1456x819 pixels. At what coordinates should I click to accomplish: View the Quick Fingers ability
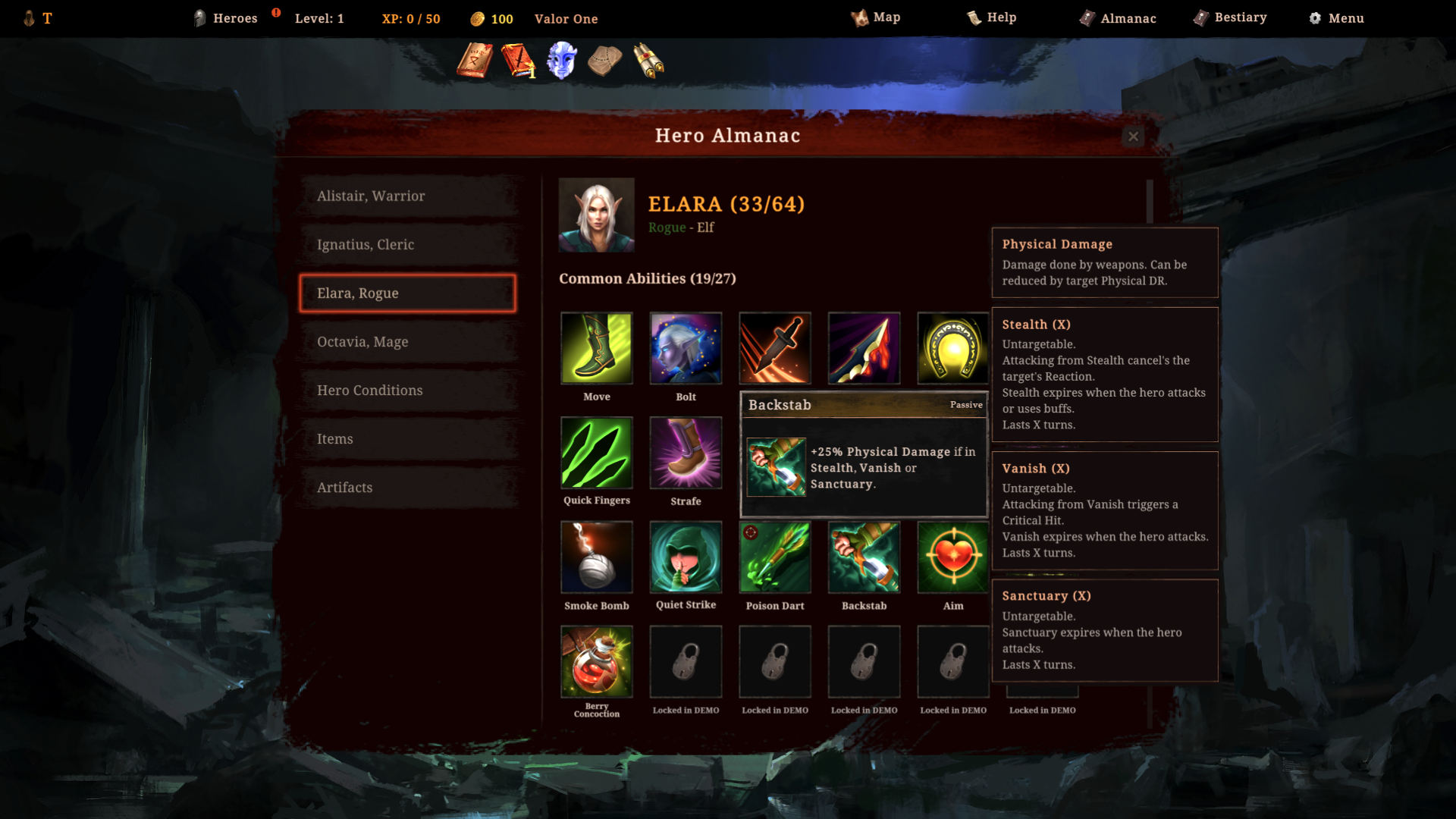[597, 453]
